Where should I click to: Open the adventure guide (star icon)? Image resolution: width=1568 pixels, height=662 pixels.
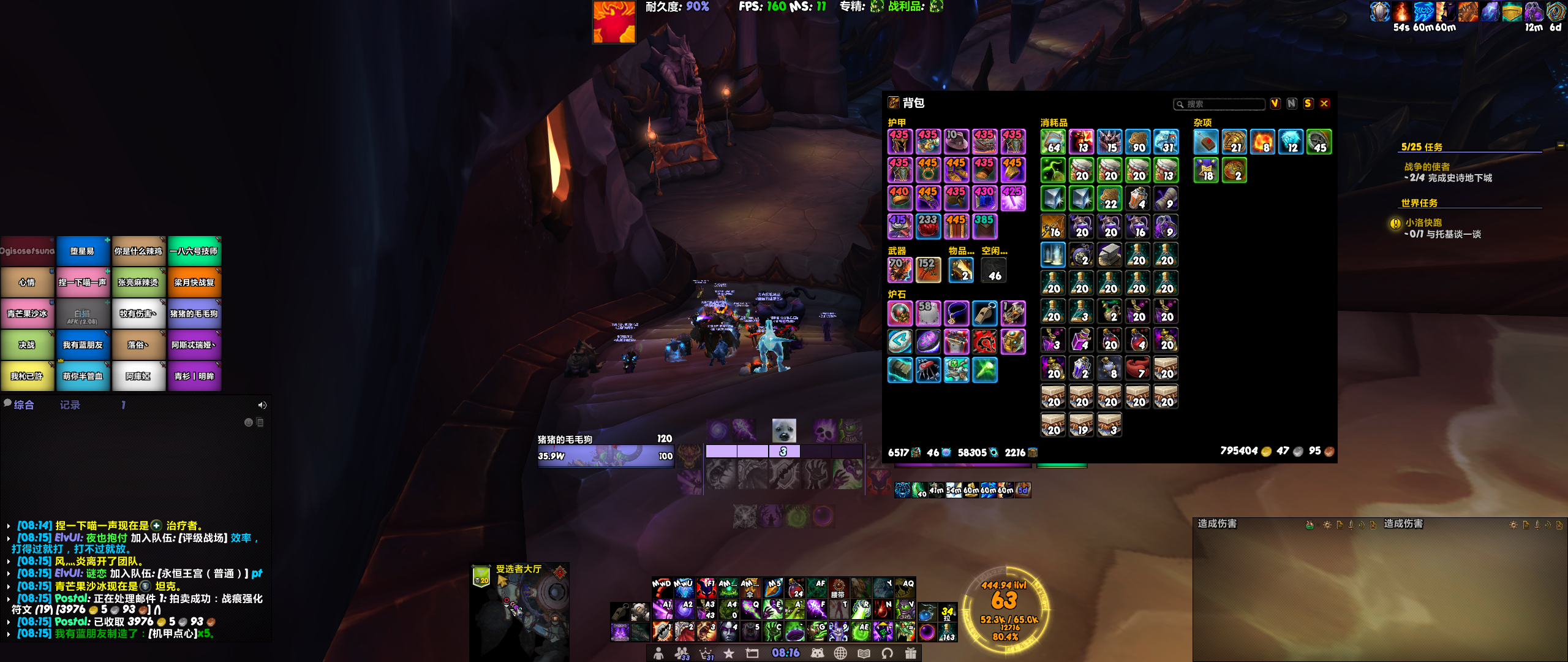[729, 653]
